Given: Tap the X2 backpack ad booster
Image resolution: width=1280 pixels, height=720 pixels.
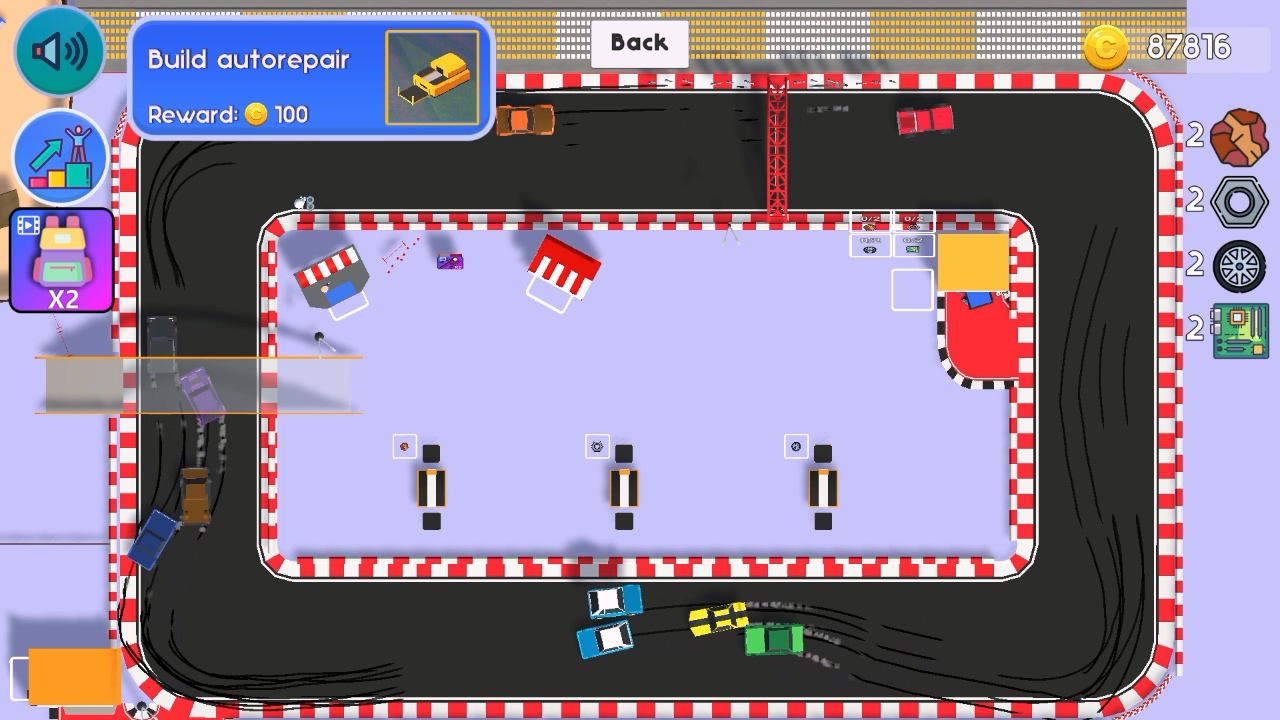Looking at the screenshot, I should point(59,260).
